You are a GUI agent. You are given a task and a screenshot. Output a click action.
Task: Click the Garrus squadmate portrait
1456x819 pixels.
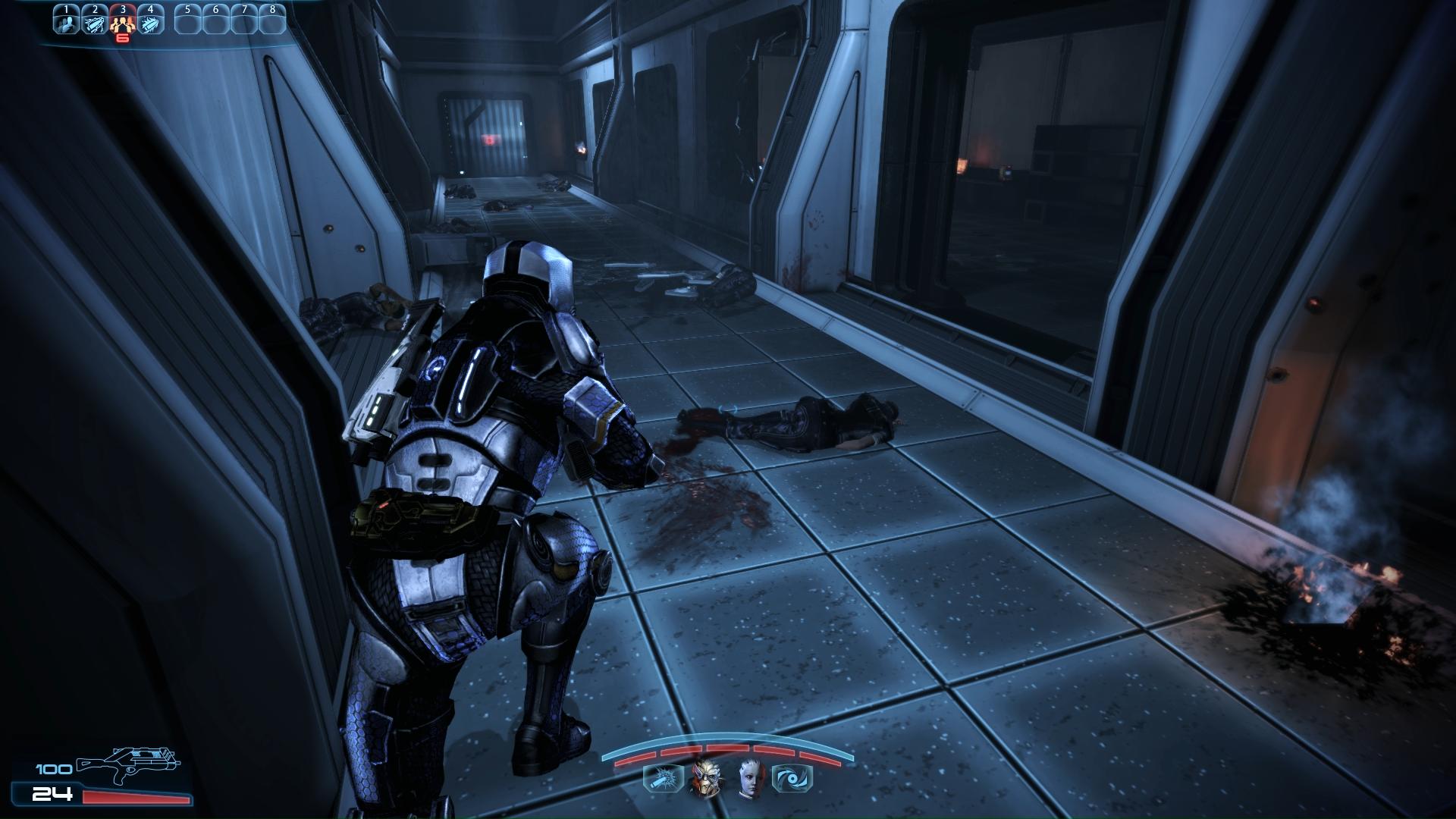pos(704,778)
